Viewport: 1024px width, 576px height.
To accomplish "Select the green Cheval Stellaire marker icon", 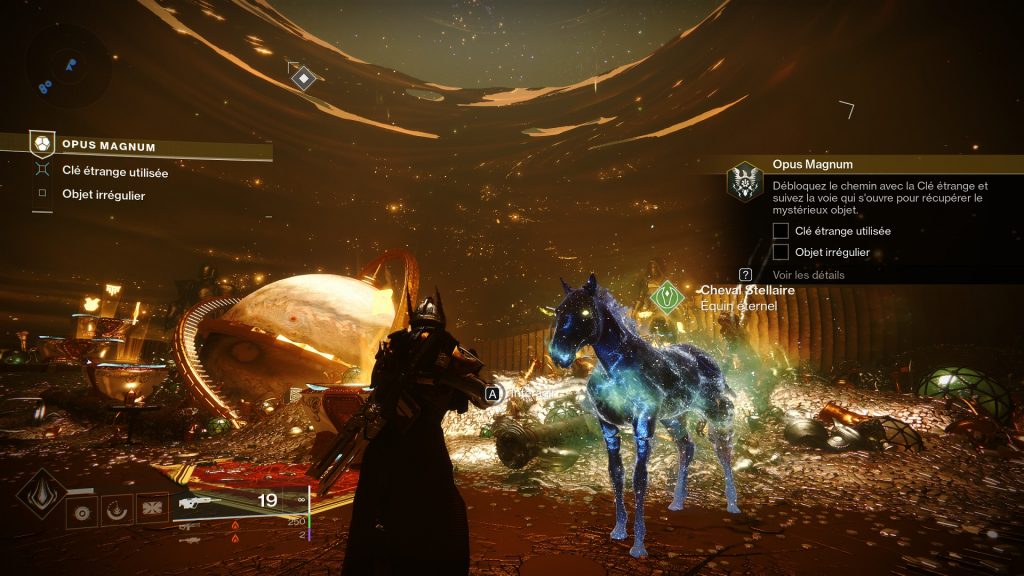I will pos(667,296).
